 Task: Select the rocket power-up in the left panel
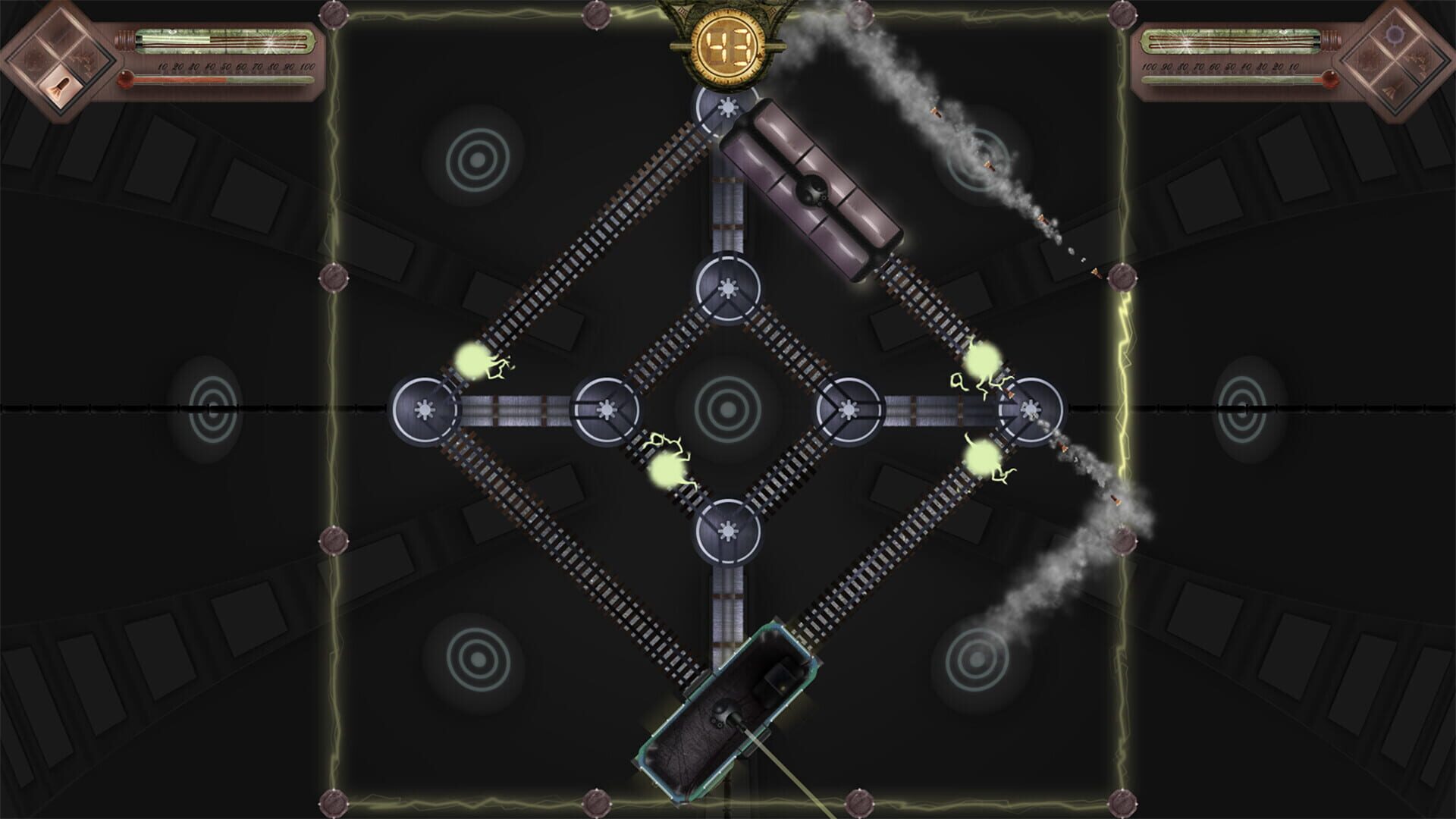[x=59, y=87]
